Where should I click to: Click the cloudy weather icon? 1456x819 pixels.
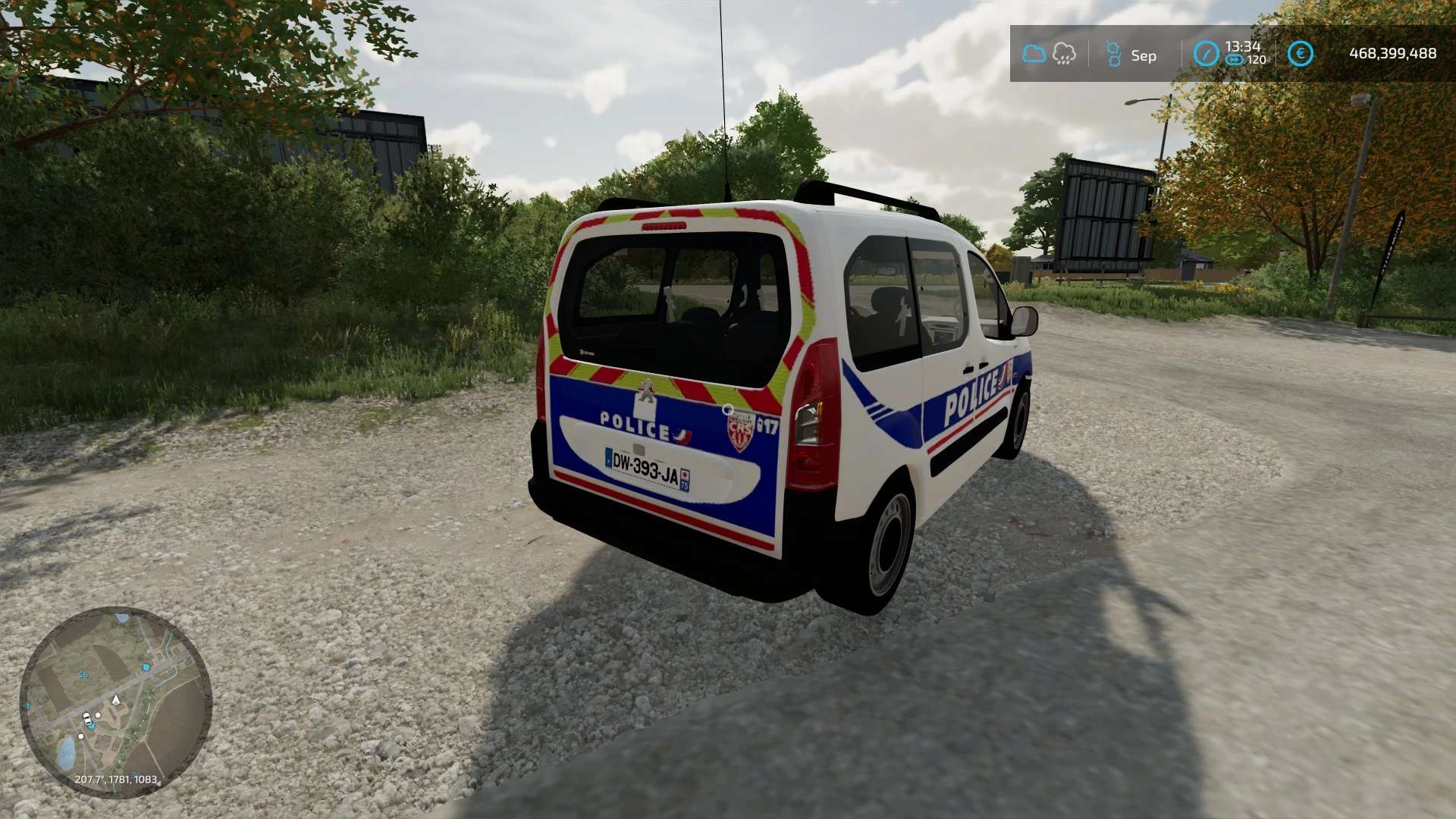tap(1034, 54)
